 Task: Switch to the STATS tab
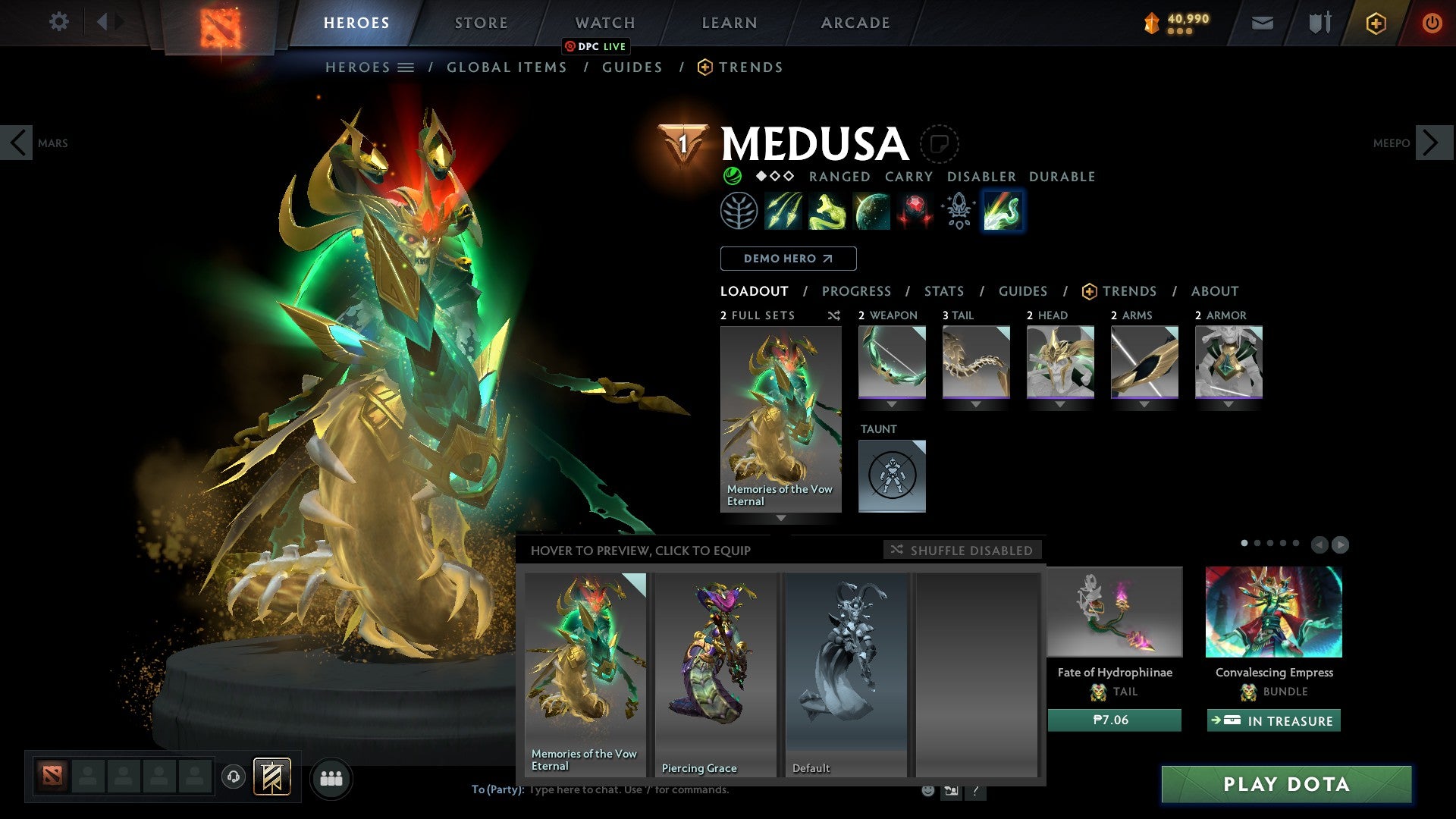(x=944, y=291)
